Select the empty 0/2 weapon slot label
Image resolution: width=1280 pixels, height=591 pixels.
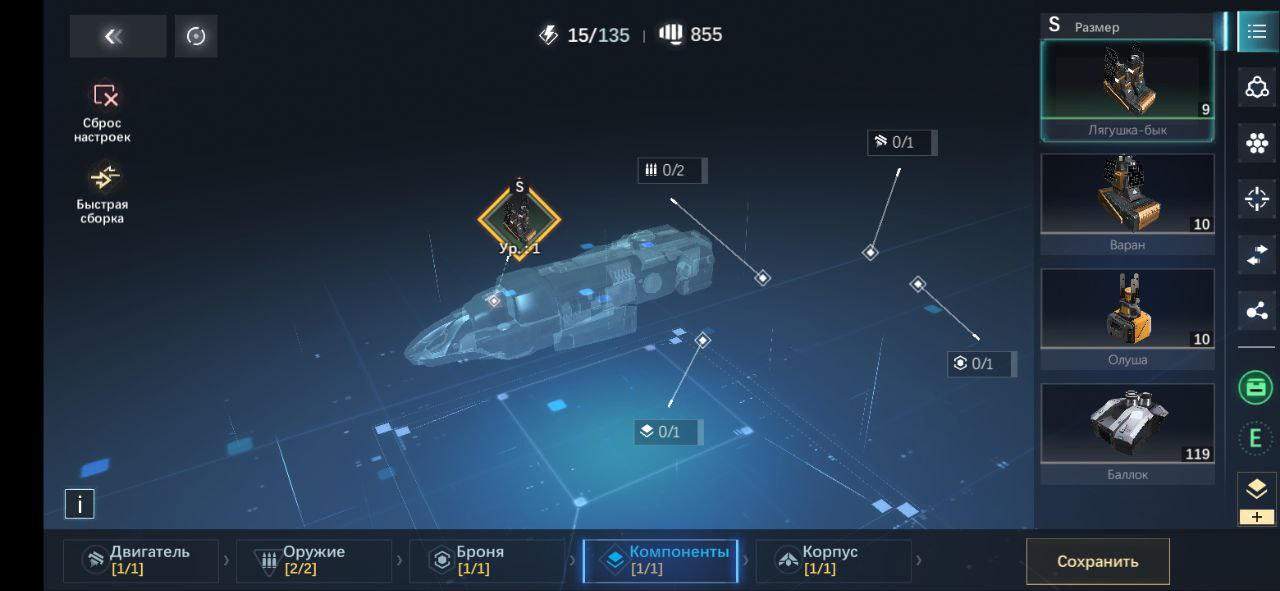(x=672, y=170)
